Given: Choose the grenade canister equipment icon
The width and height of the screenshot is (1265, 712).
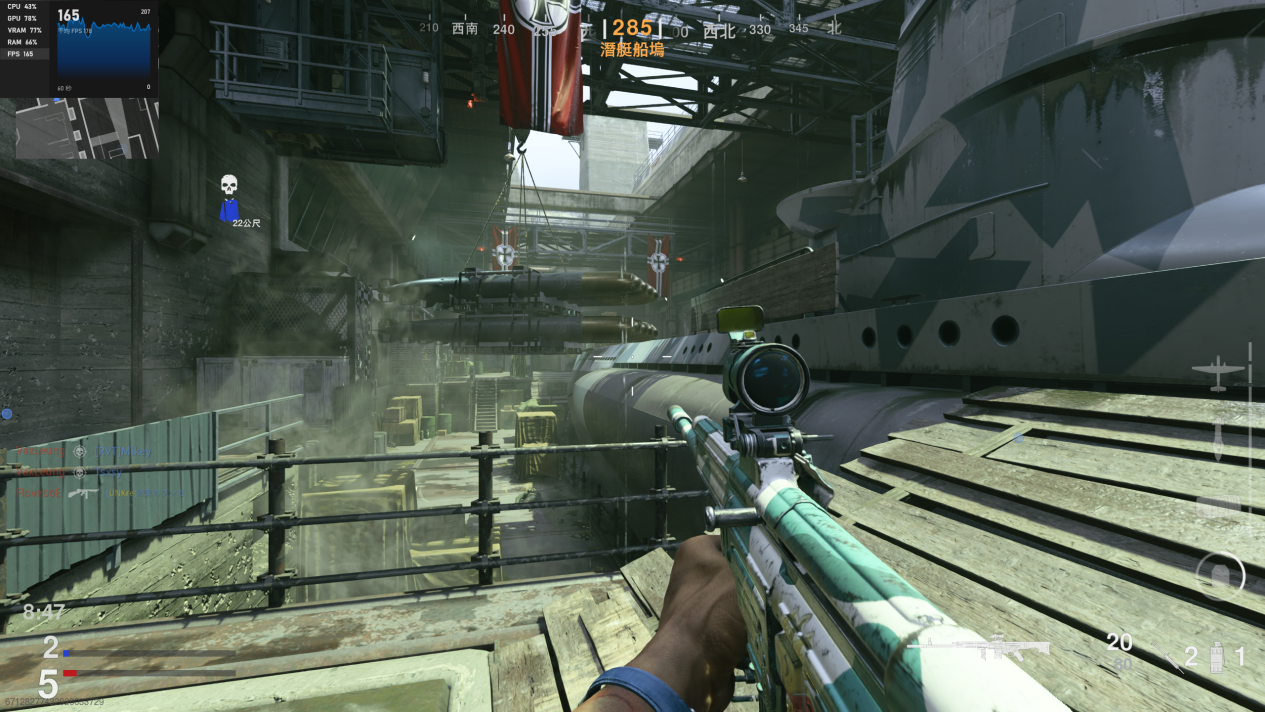Looking at the screenshot, I should click(x=1217, y=657).
